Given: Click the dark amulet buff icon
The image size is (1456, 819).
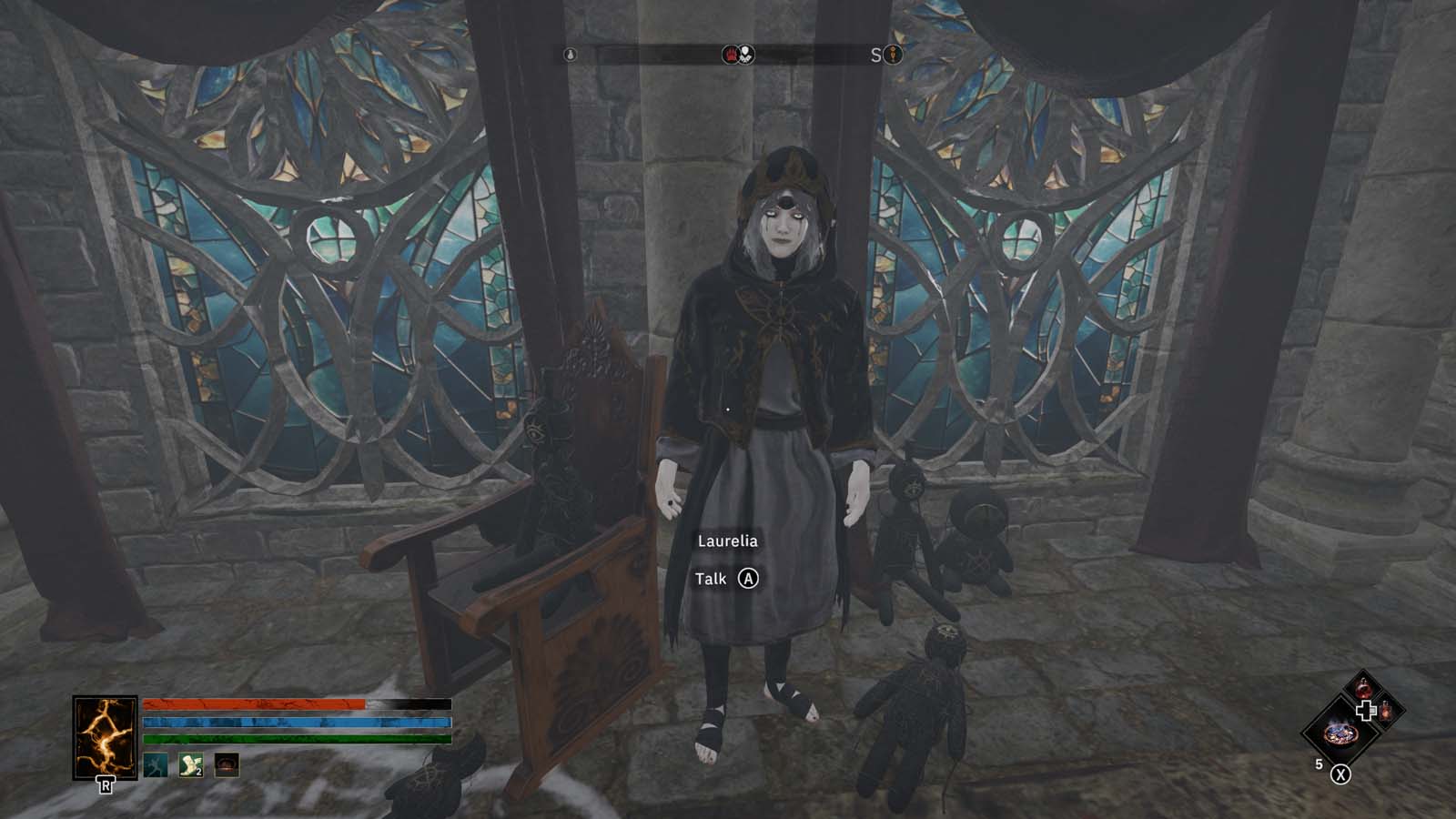Looking at the screenshot, I should click(226, 764).
